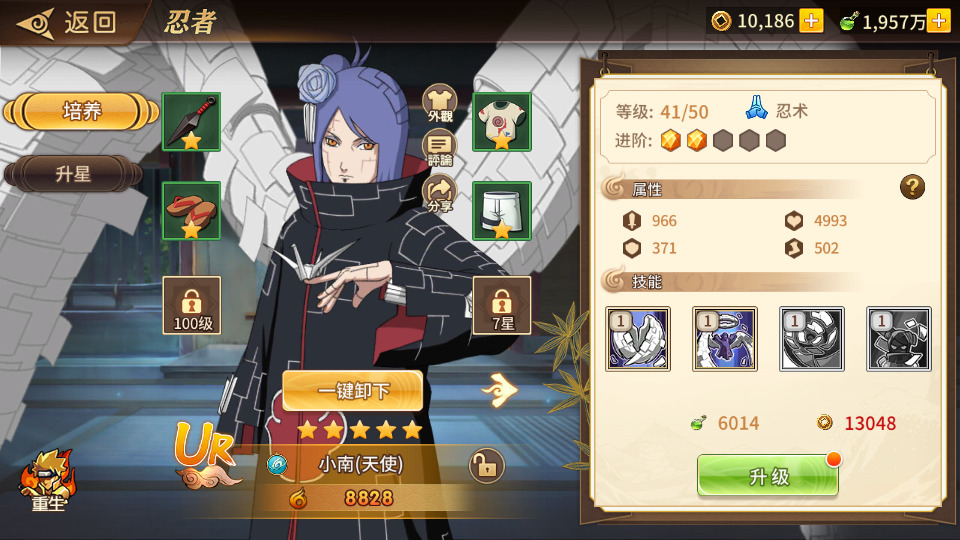This screenshot has width=960, height=540.
Task: Show attribute help question mark
Action: tap(912, 187)
